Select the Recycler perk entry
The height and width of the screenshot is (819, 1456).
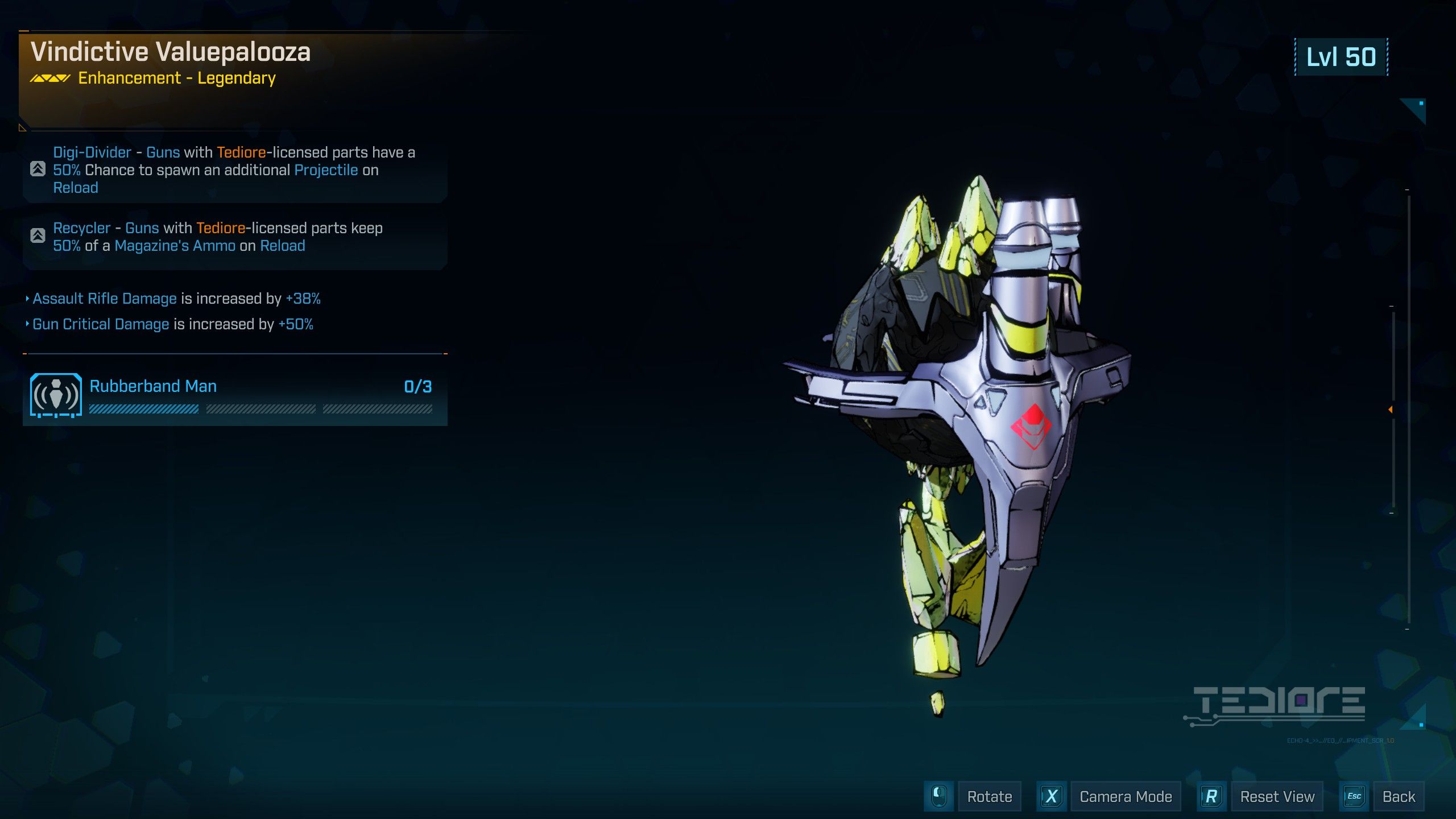click(x=235, y=237)
